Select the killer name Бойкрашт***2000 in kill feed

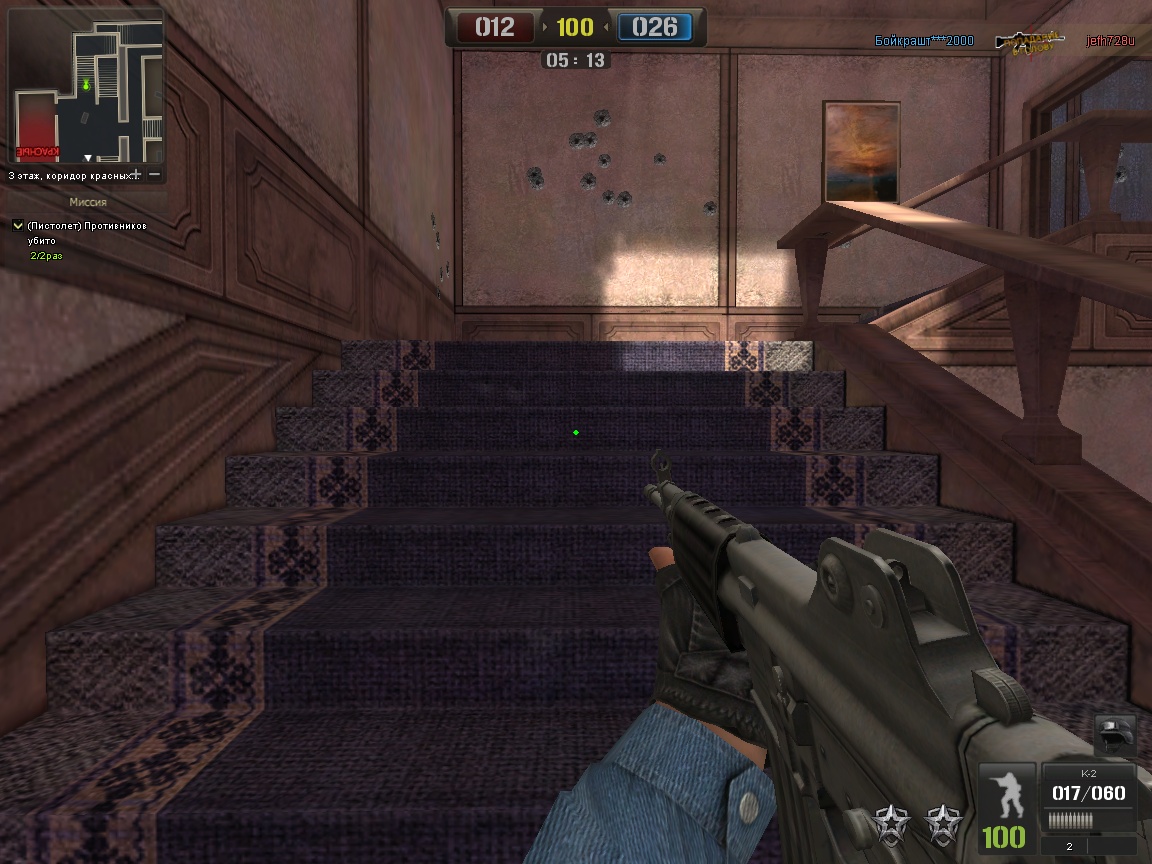point(923,41)
